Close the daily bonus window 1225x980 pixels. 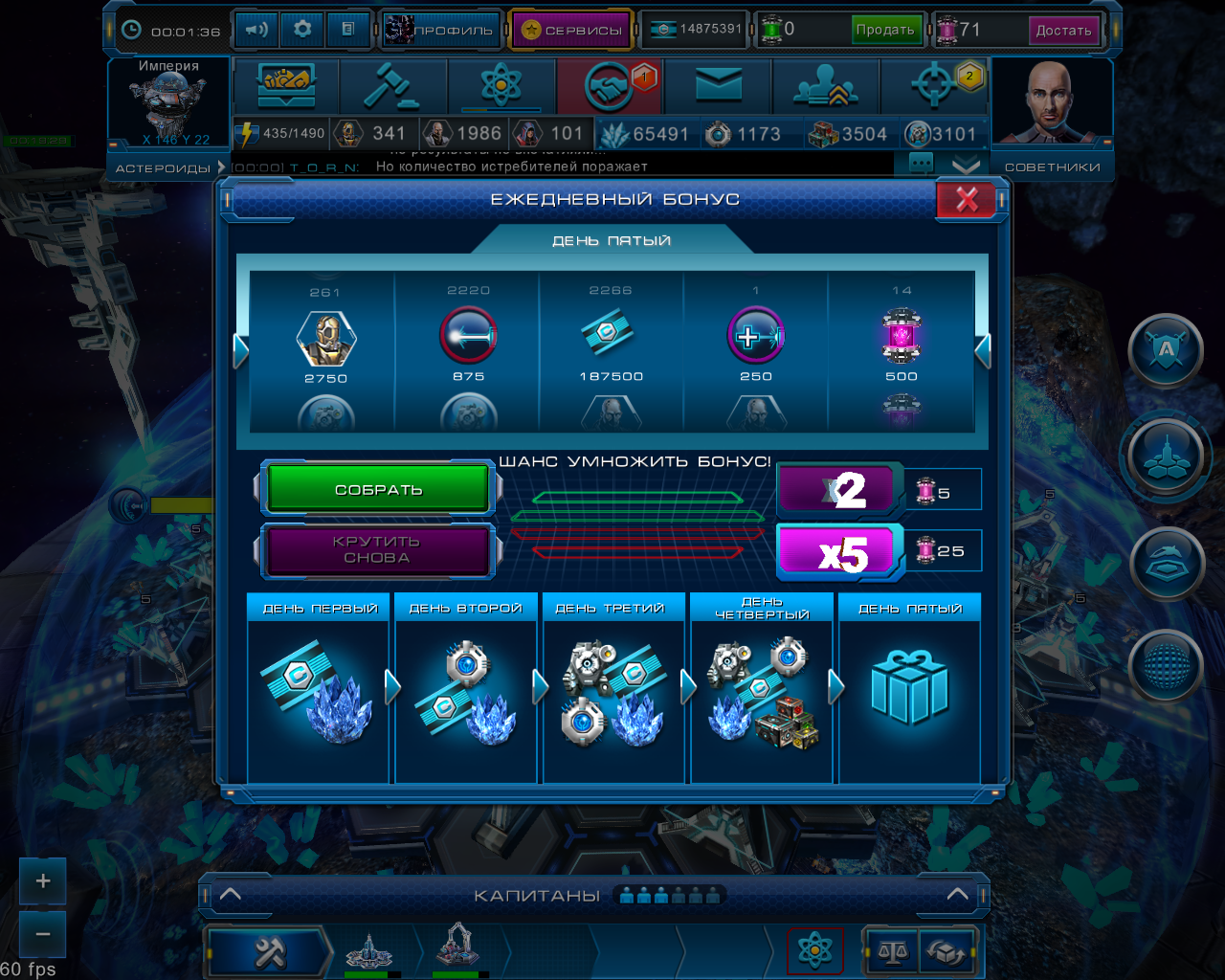pyautogui.click(x=967, y=199)
